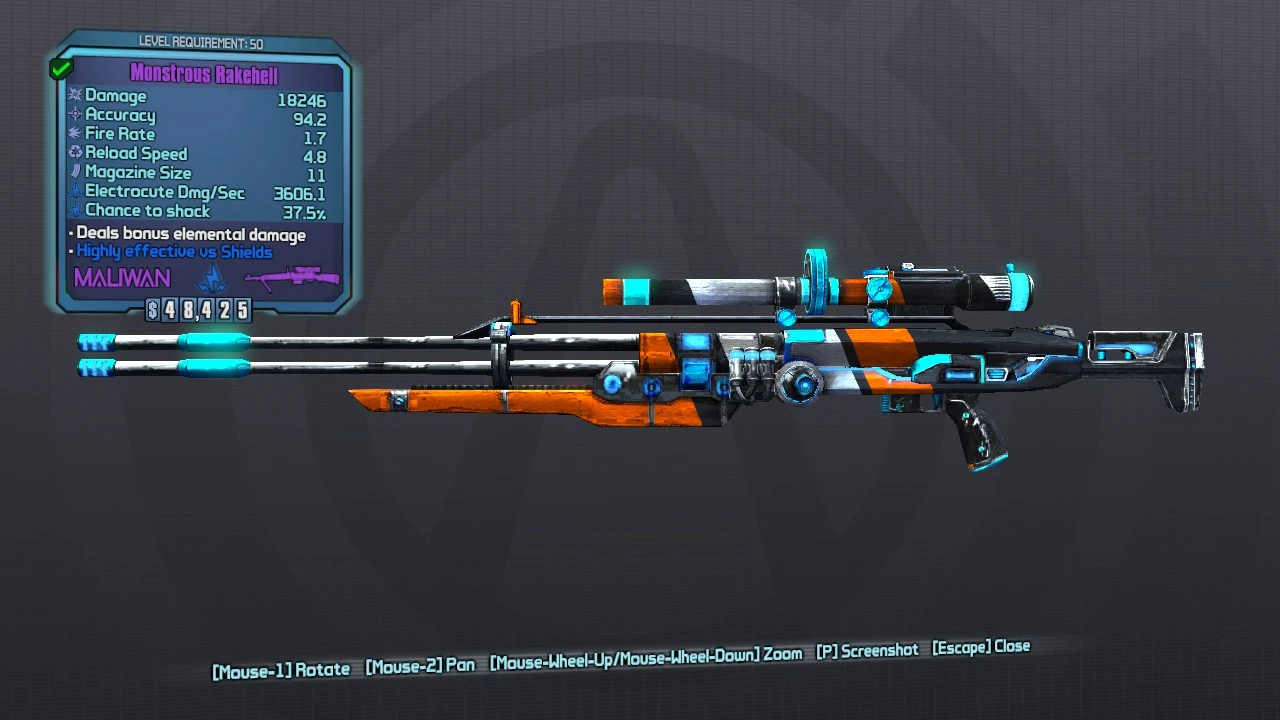
Task: Select the Accuracy crosshair icon
Action: point(75,115)
